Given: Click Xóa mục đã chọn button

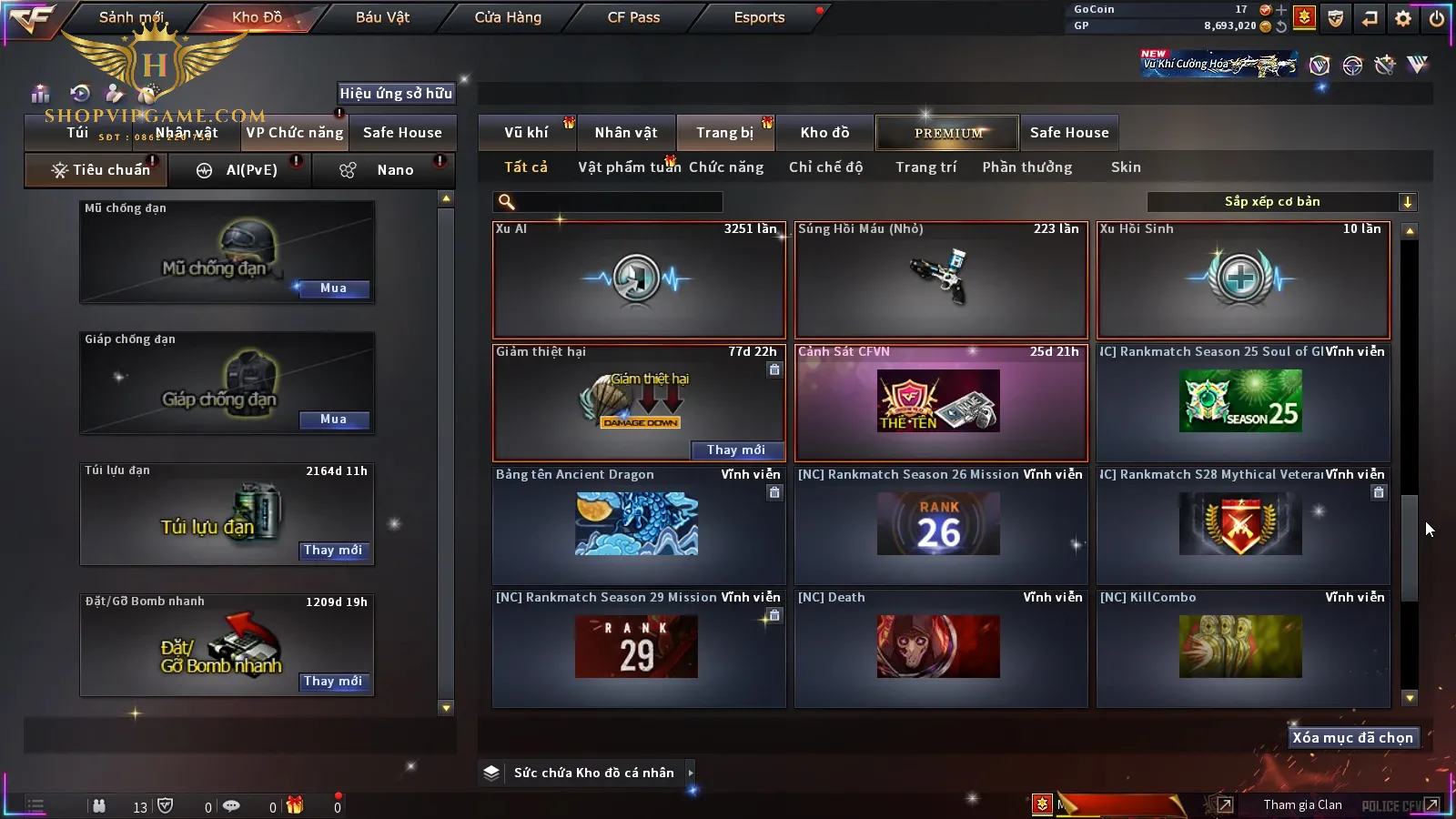Looking at the screenshot, I should (x=1352, y=738).
